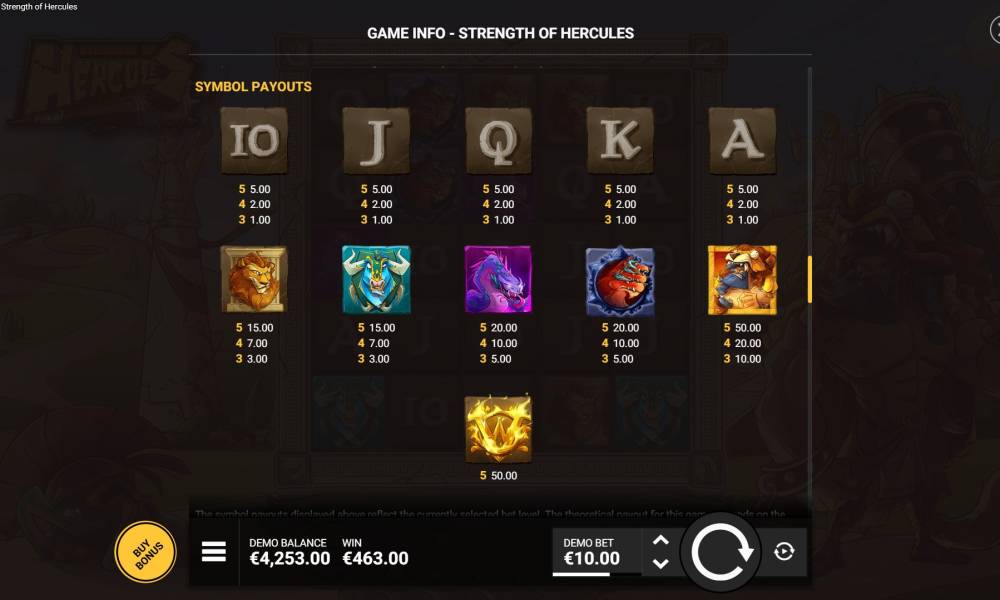The width and height of the screenshot is (1000, 600).
Task: Click the game info scrollbar handle
Action: [x=810, y=279]
